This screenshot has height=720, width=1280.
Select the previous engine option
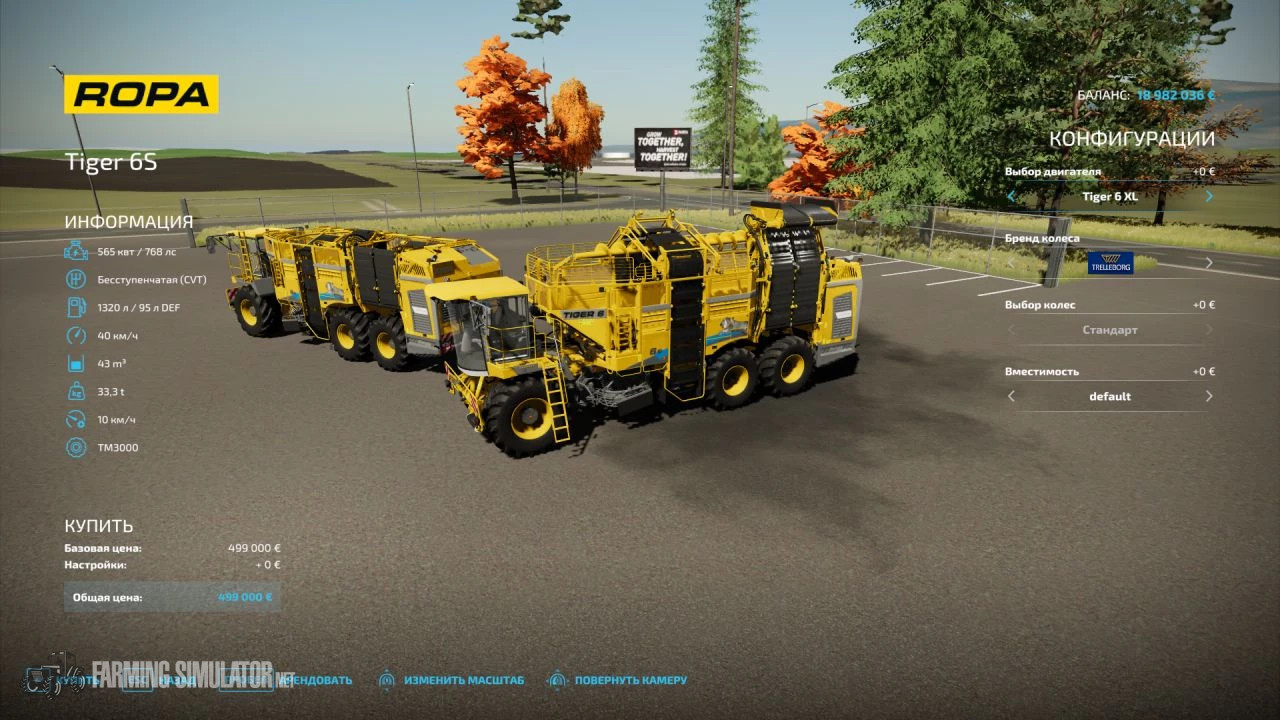1011,196
